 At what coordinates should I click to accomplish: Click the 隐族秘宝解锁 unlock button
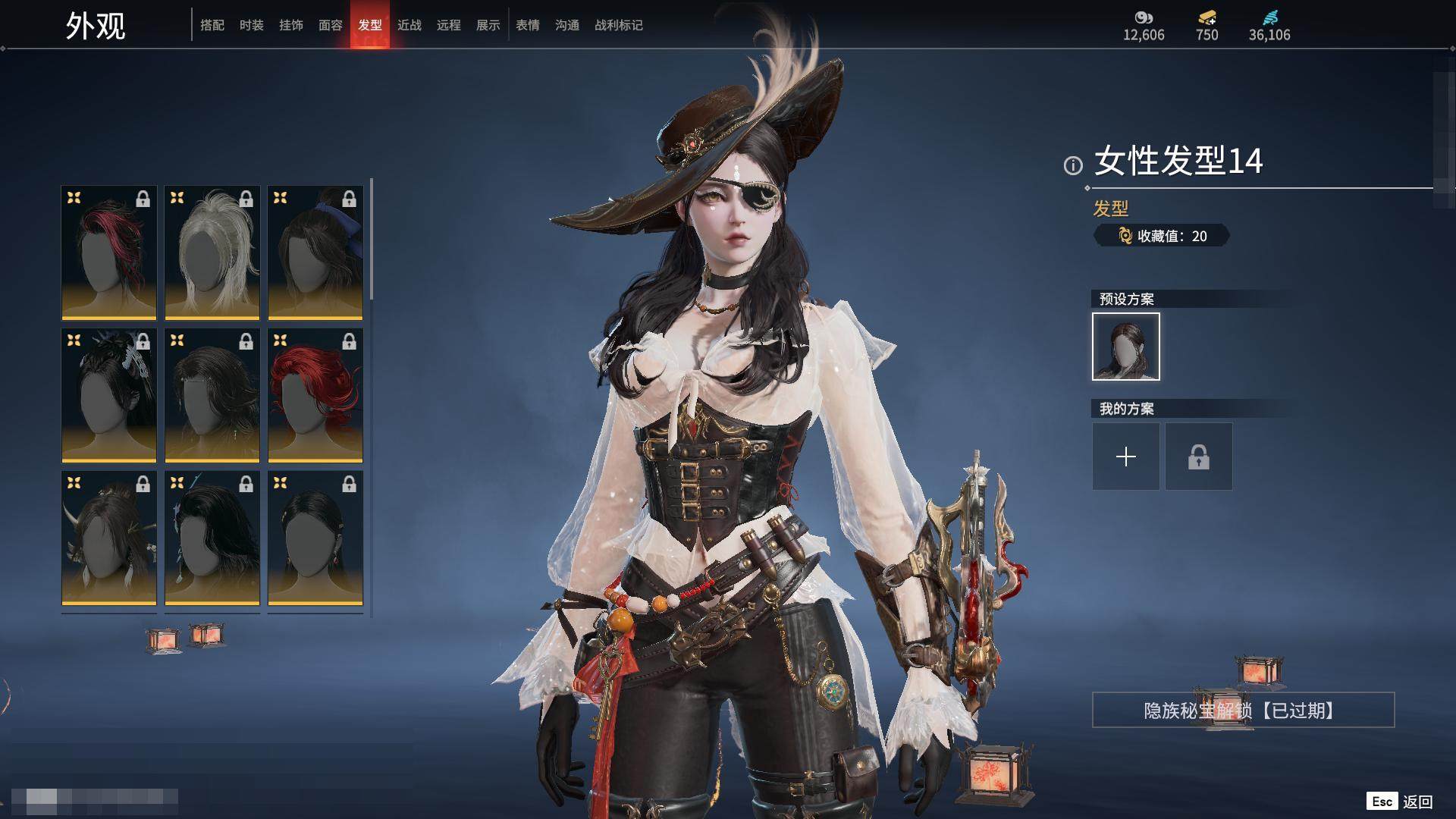(x=1243, y=711)
